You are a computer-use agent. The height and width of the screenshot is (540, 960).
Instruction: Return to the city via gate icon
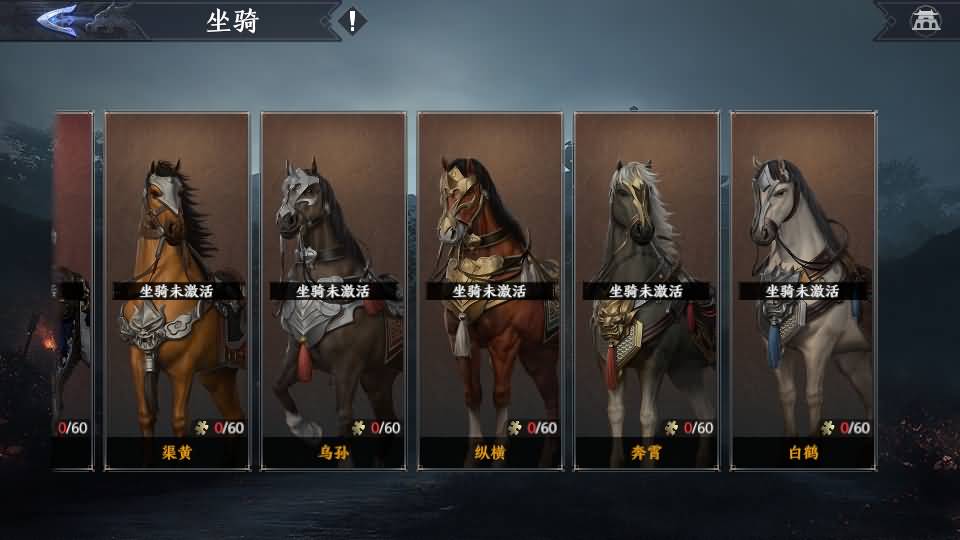tap(925, 21)
